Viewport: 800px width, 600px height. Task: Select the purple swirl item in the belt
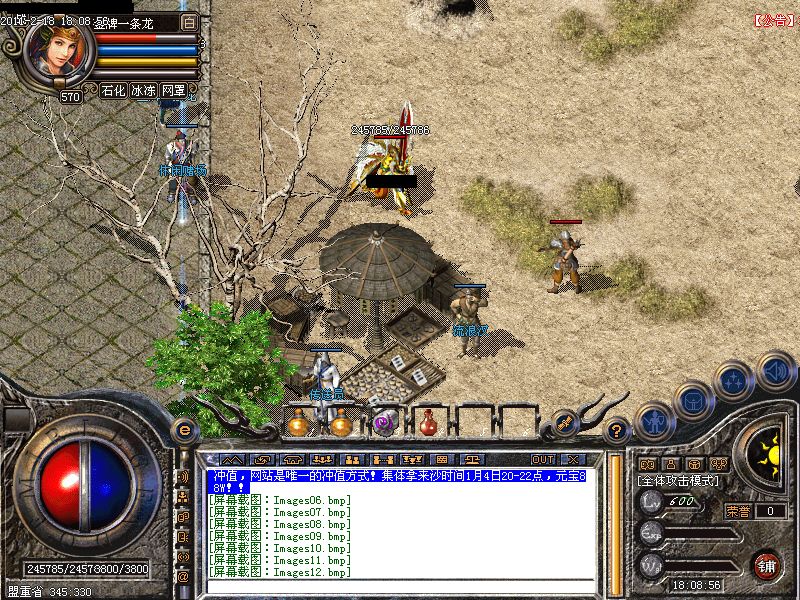click(x=384, y=423)
